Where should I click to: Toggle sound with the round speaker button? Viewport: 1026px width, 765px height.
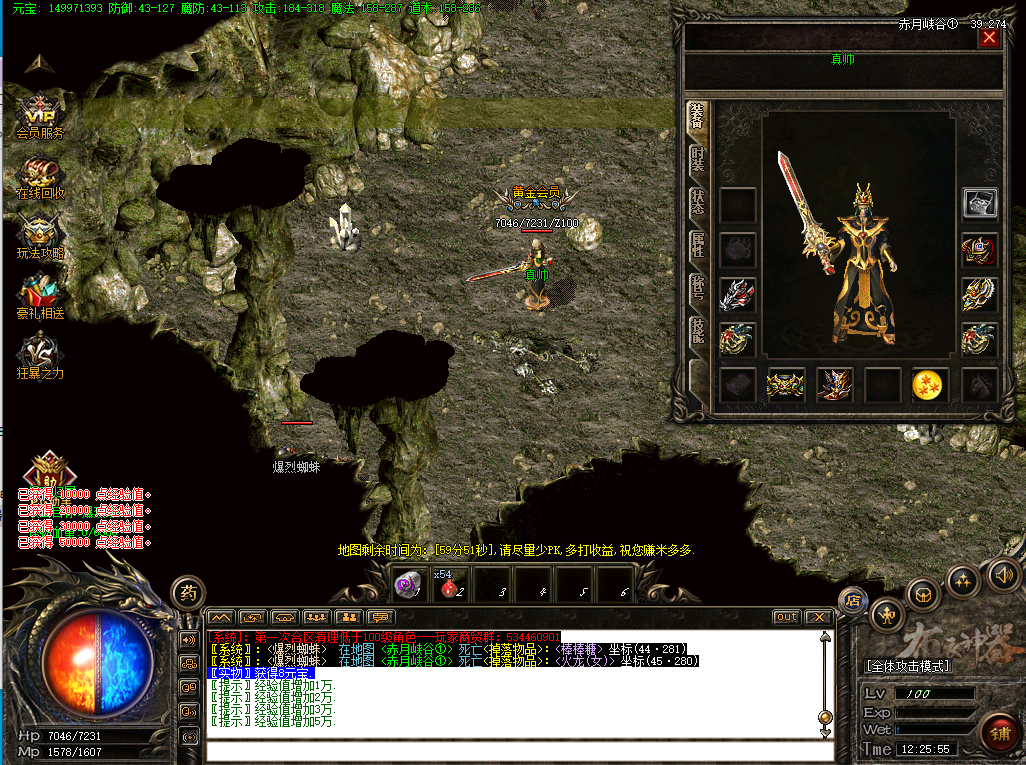tap(1003, 575)
